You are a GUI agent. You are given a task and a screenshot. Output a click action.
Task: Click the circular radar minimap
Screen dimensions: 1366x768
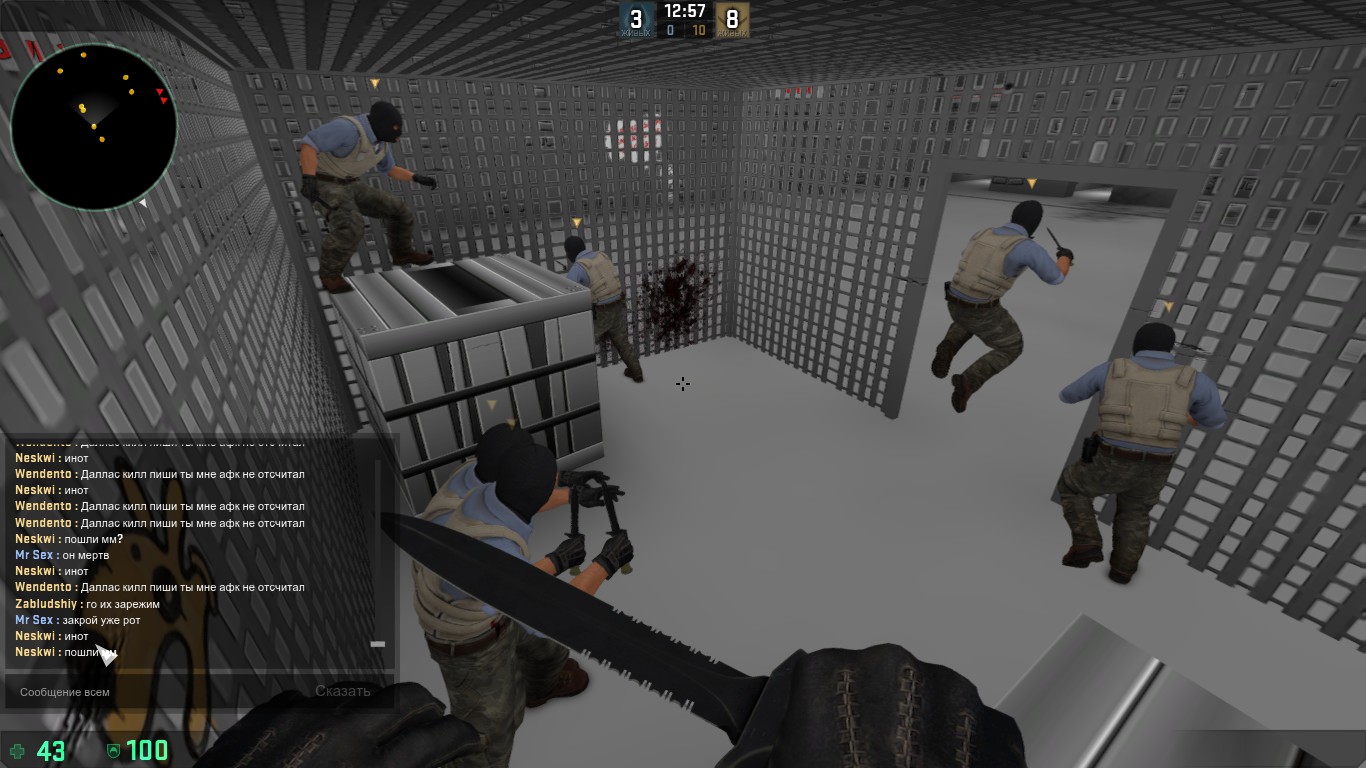point(95,125)
